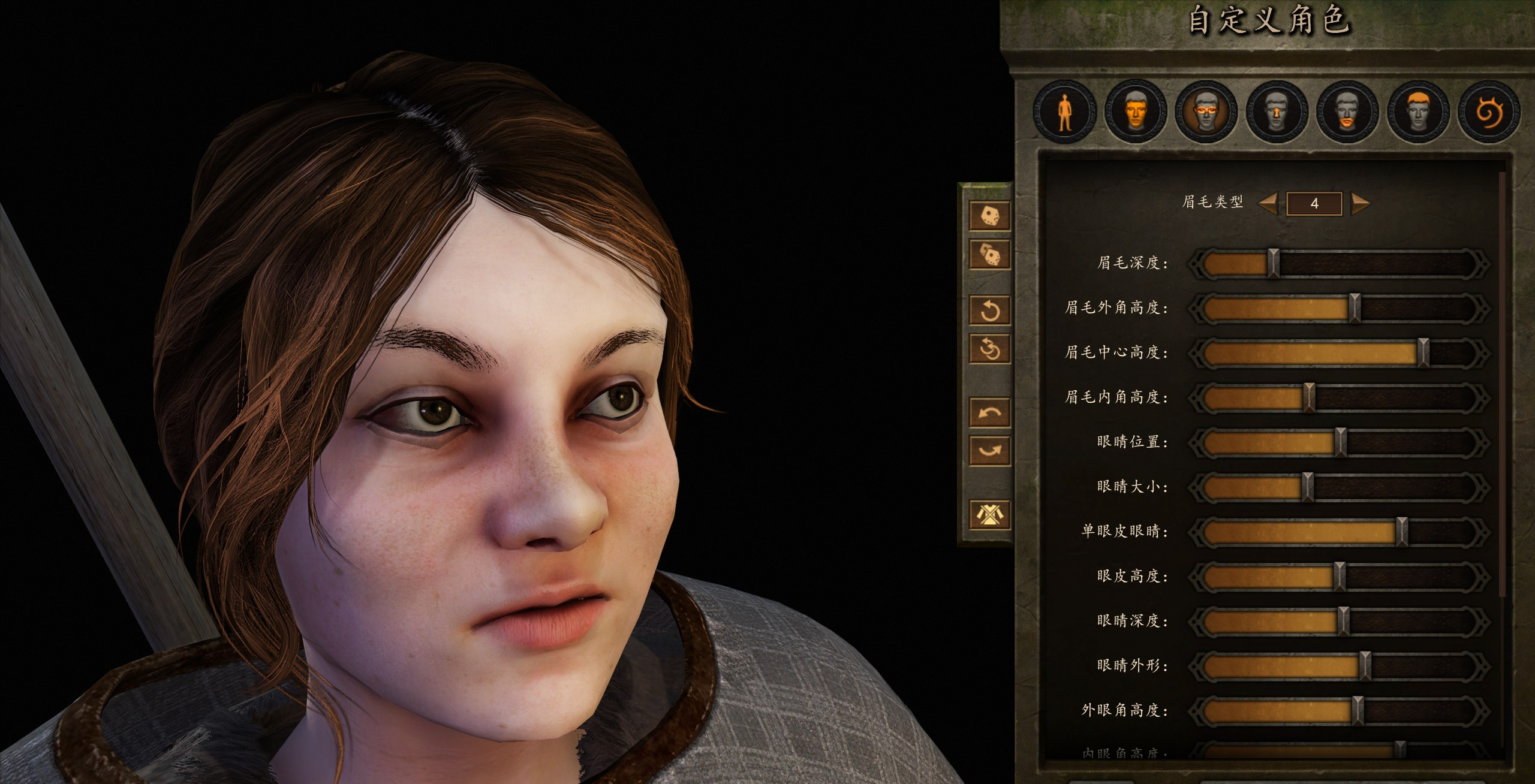Select the eyes tab
The height and width of the screenshot is (784, 1535).
1206,112
